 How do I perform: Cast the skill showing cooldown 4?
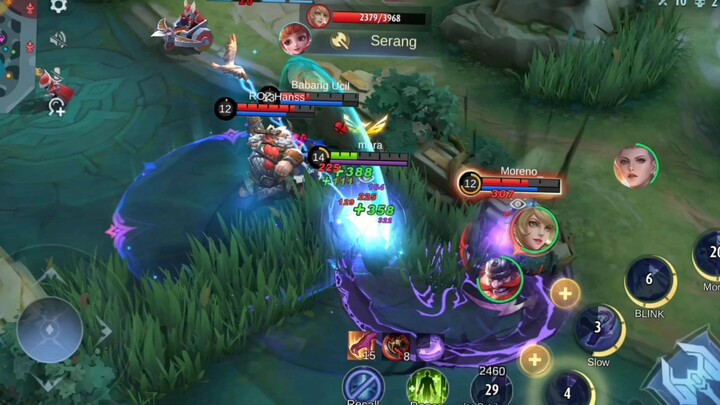click(x=568, y=390)
